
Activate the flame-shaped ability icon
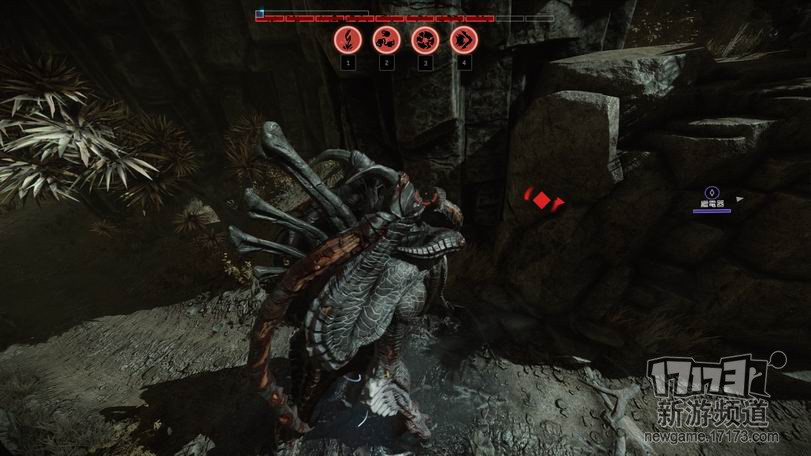pyautogui.click(x=347, y=40)
